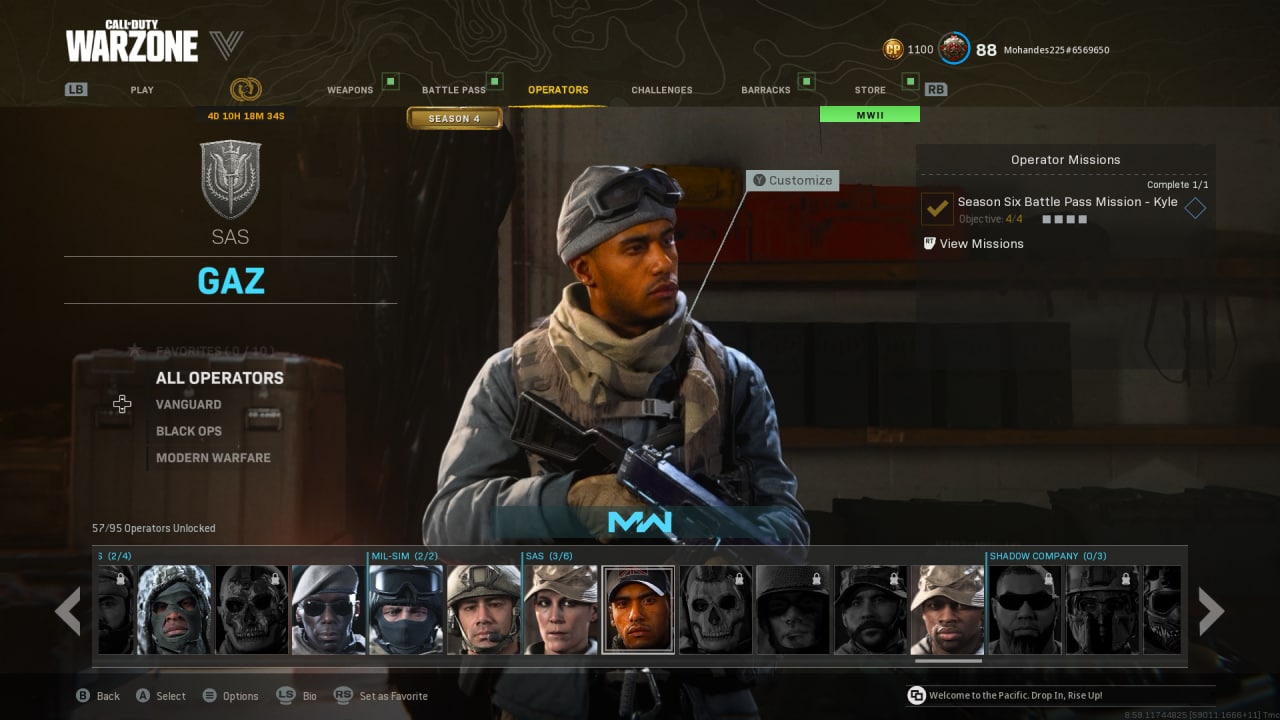The image size is (1280, 720).
Task: Click the left carousel arrow
Action: pos(68,610)
